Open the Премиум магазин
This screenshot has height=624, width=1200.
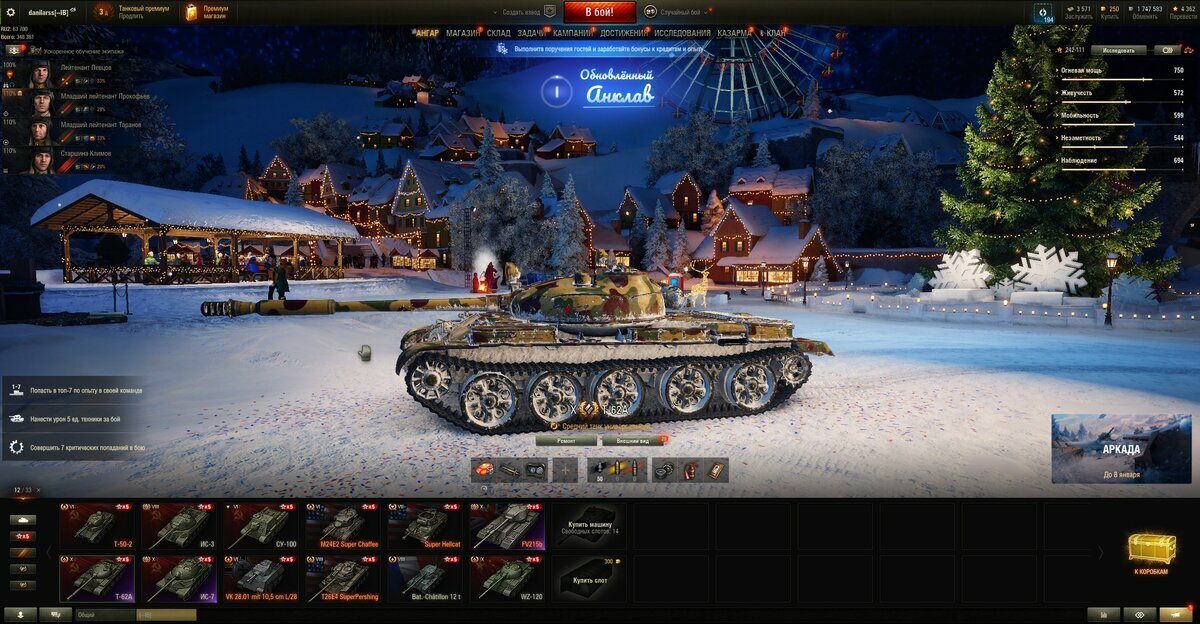point(207,12)
